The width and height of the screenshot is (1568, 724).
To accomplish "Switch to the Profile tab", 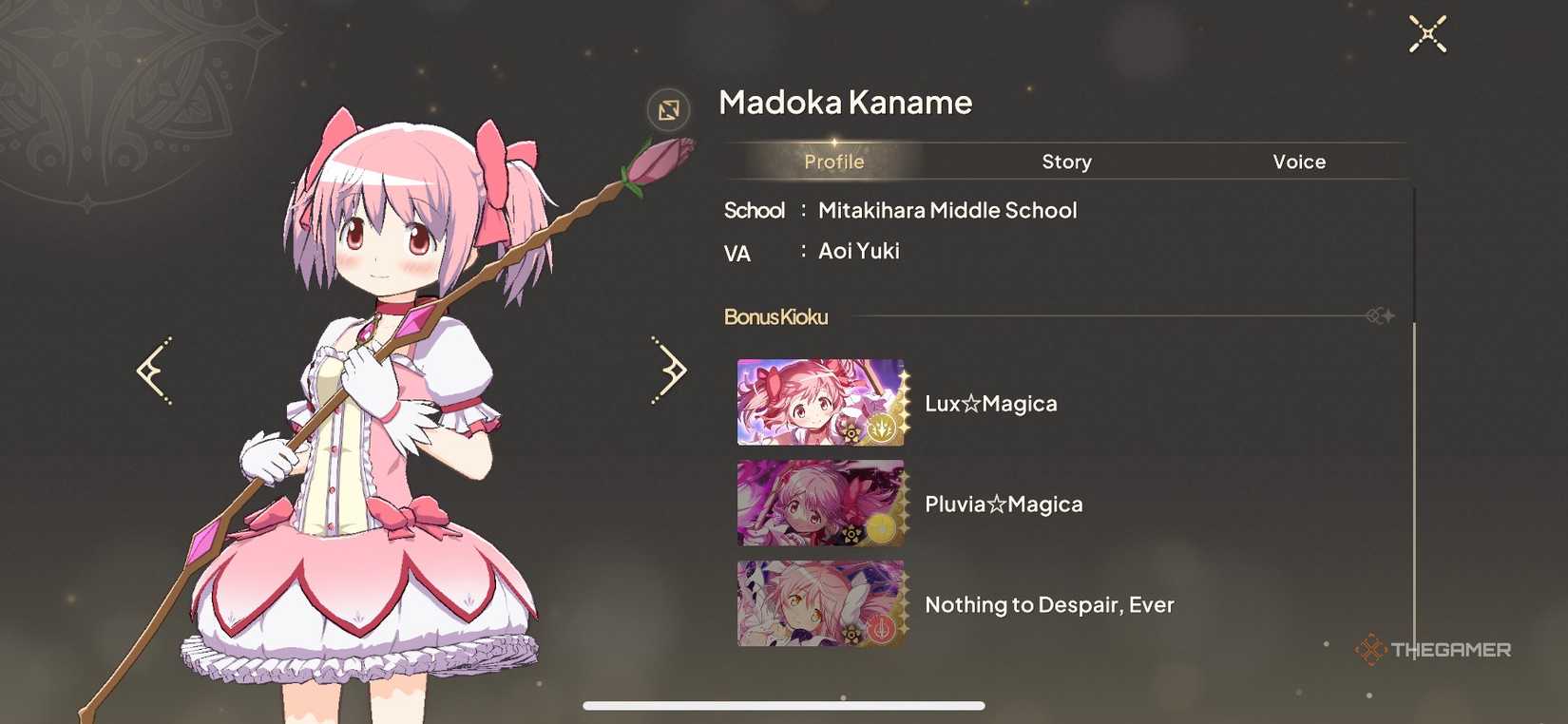I will pos(833,162).
